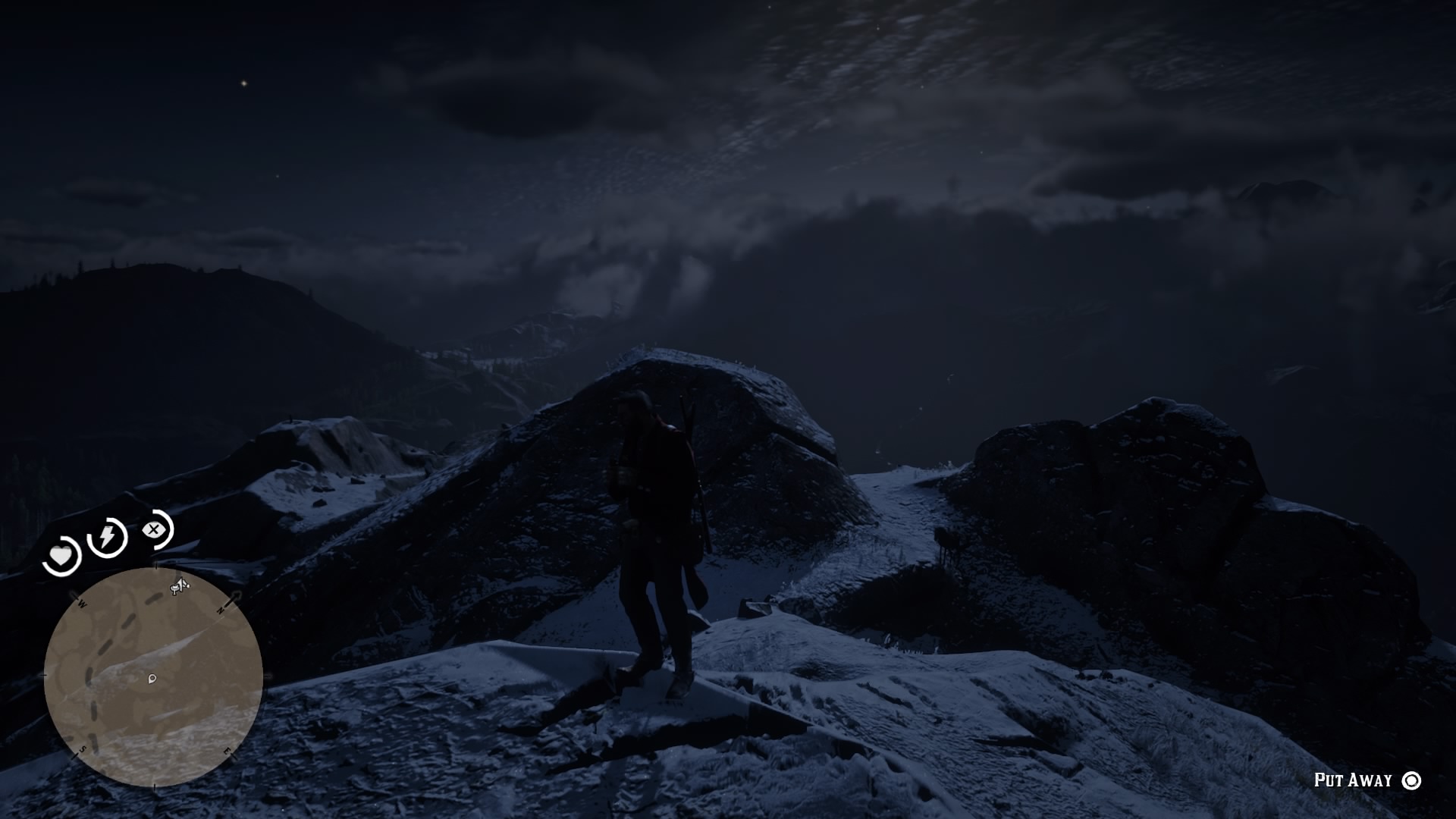Click the S compass letter on the minimap edge
Viewport: 1456px width, 819px height.
82,748
